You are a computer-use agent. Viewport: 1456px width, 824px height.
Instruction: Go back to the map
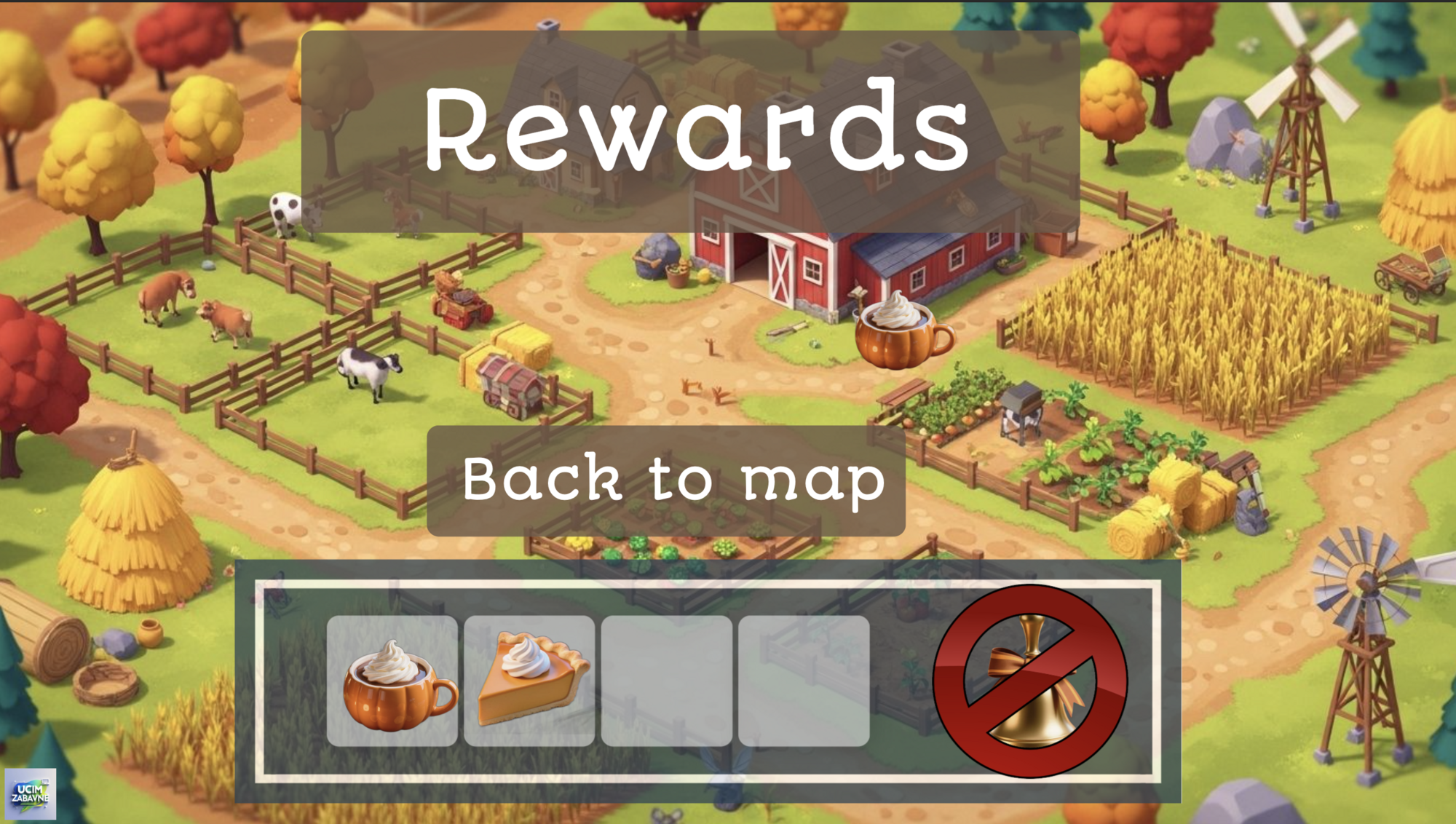(665, 481)
